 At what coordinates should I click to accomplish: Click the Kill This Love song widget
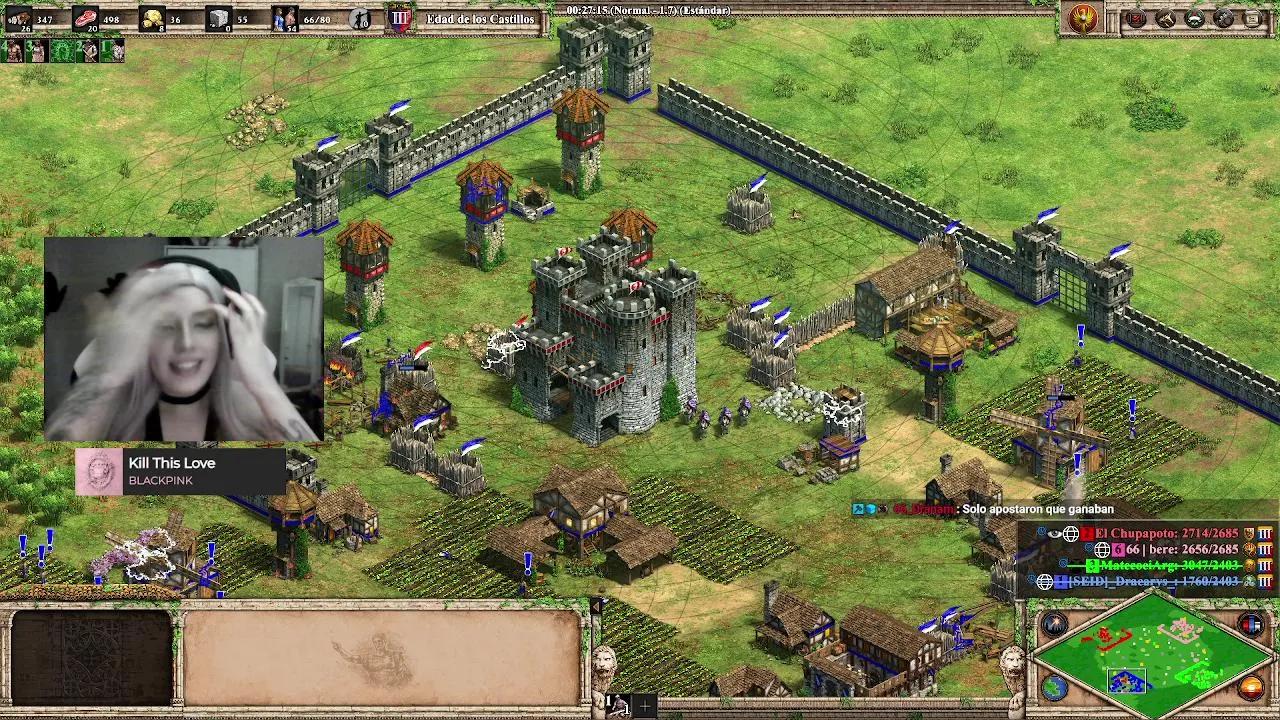point(180,471)
